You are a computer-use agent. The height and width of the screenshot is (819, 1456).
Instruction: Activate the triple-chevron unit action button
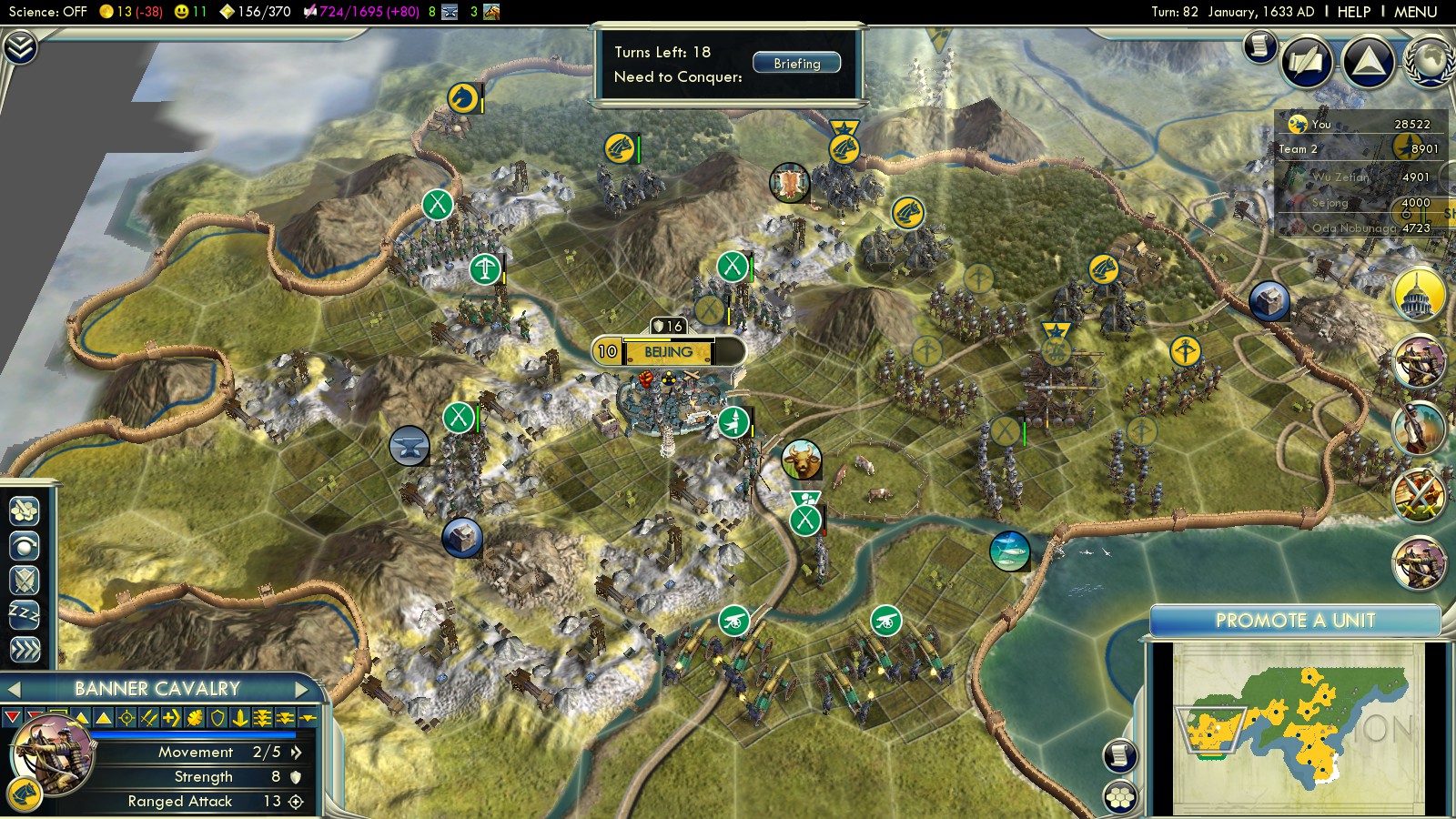point(25,649)
